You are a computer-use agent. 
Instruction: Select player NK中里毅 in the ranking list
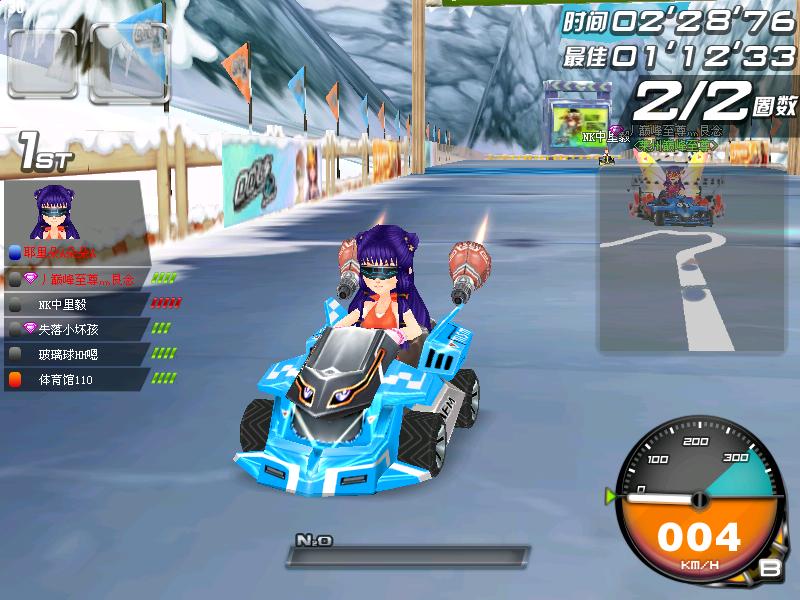[x=78, y=304]
